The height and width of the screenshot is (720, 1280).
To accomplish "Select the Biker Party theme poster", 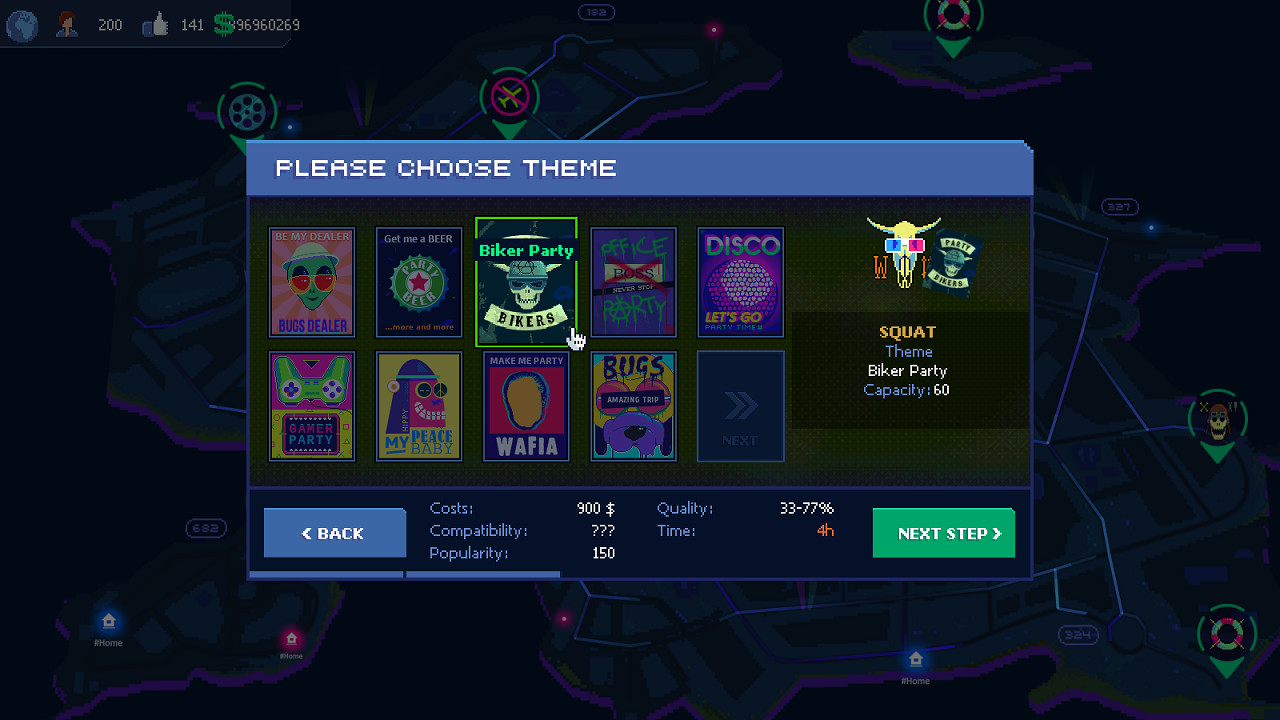I will (526, 282).
